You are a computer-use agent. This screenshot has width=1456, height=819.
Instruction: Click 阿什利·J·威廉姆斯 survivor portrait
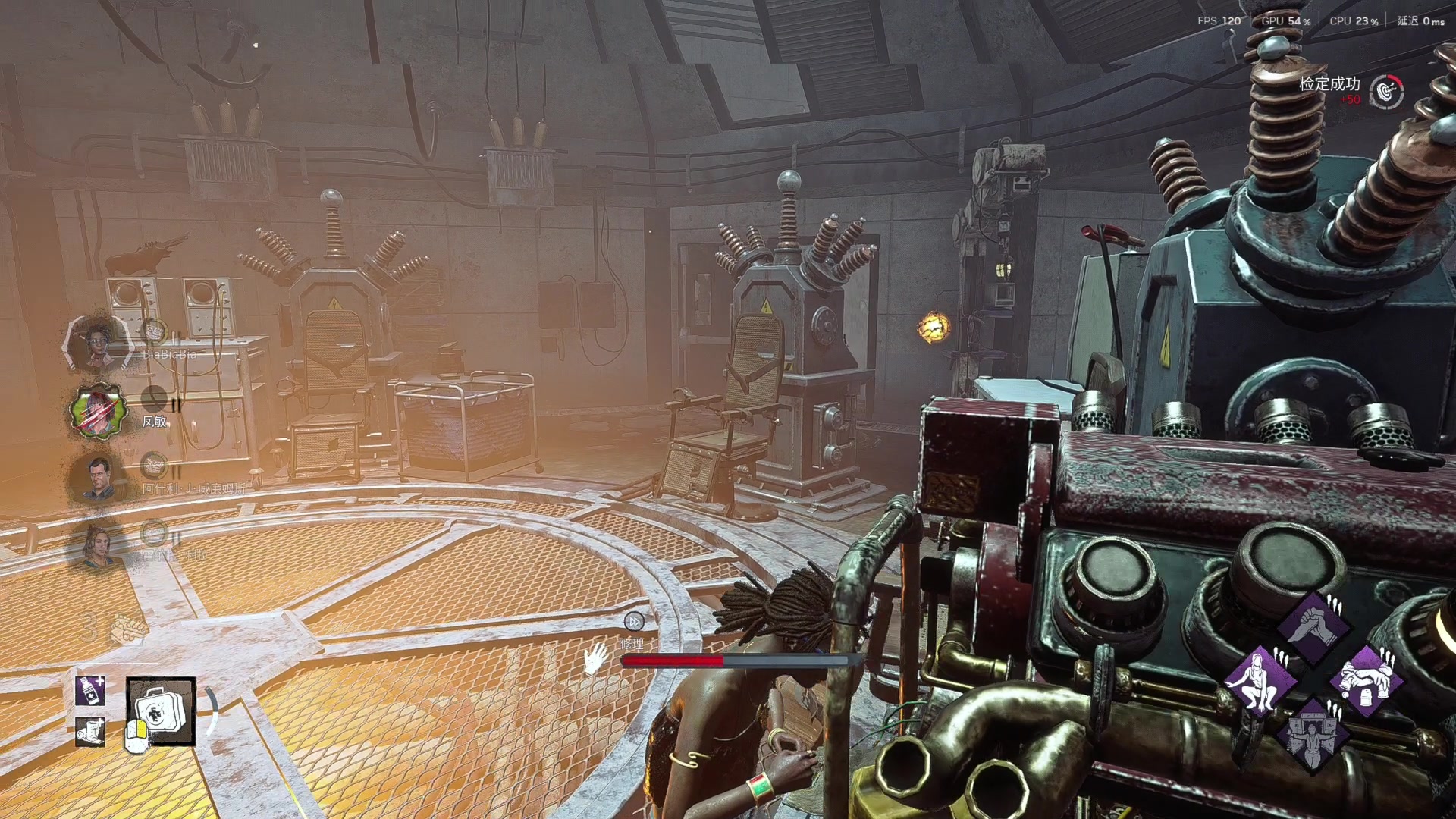coord(98,478)
